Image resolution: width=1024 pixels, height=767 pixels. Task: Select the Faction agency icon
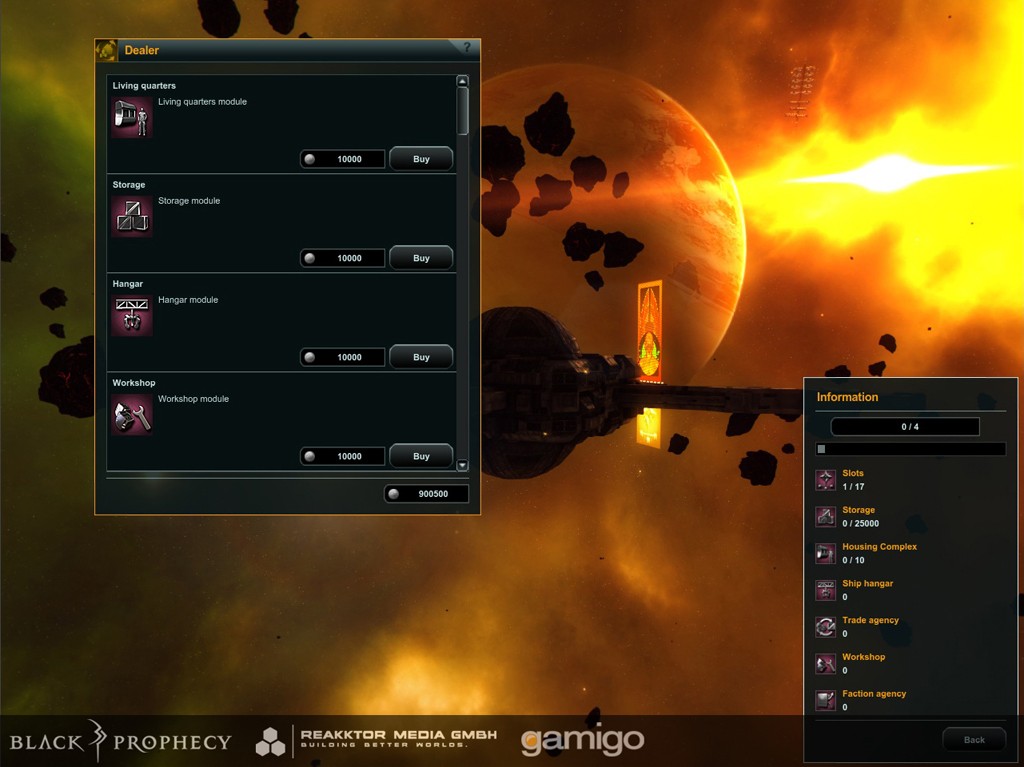click(x=825, y=700)
